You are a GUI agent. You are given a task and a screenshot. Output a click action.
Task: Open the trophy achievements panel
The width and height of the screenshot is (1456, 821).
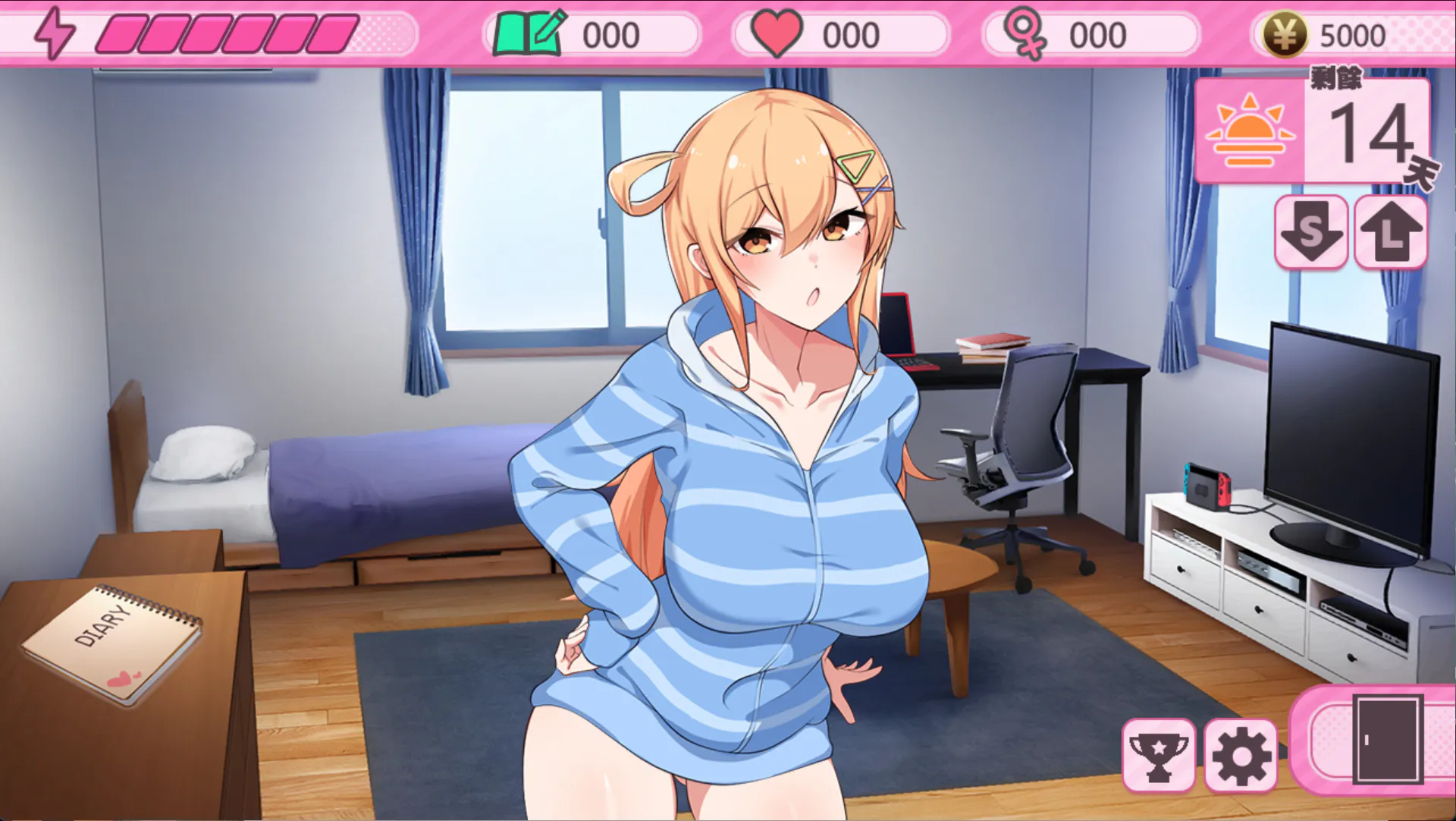pos(1159,755)
